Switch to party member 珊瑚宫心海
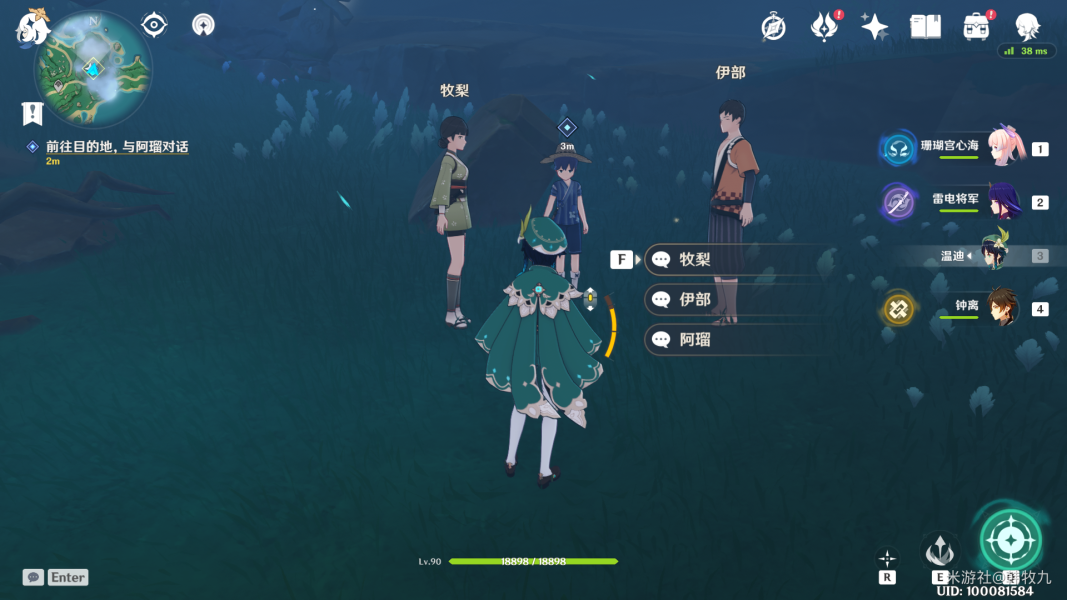 1001,148
